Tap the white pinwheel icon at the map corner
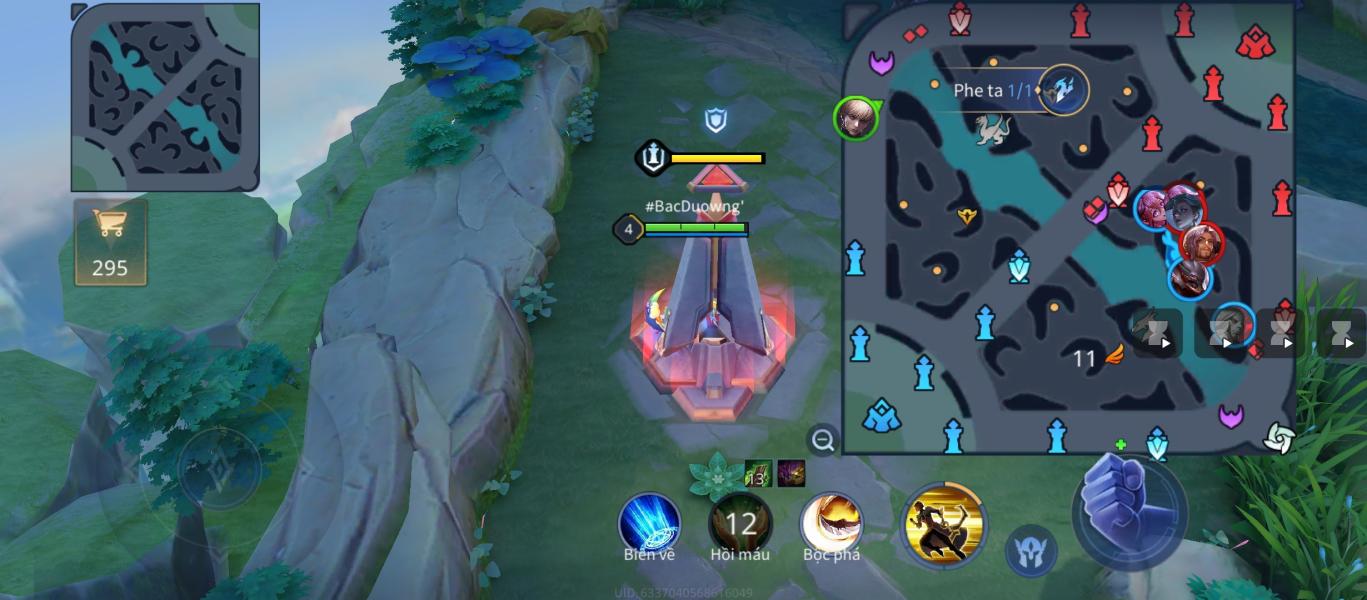This screenshot has width=1367, height=600. point(1279,437)
